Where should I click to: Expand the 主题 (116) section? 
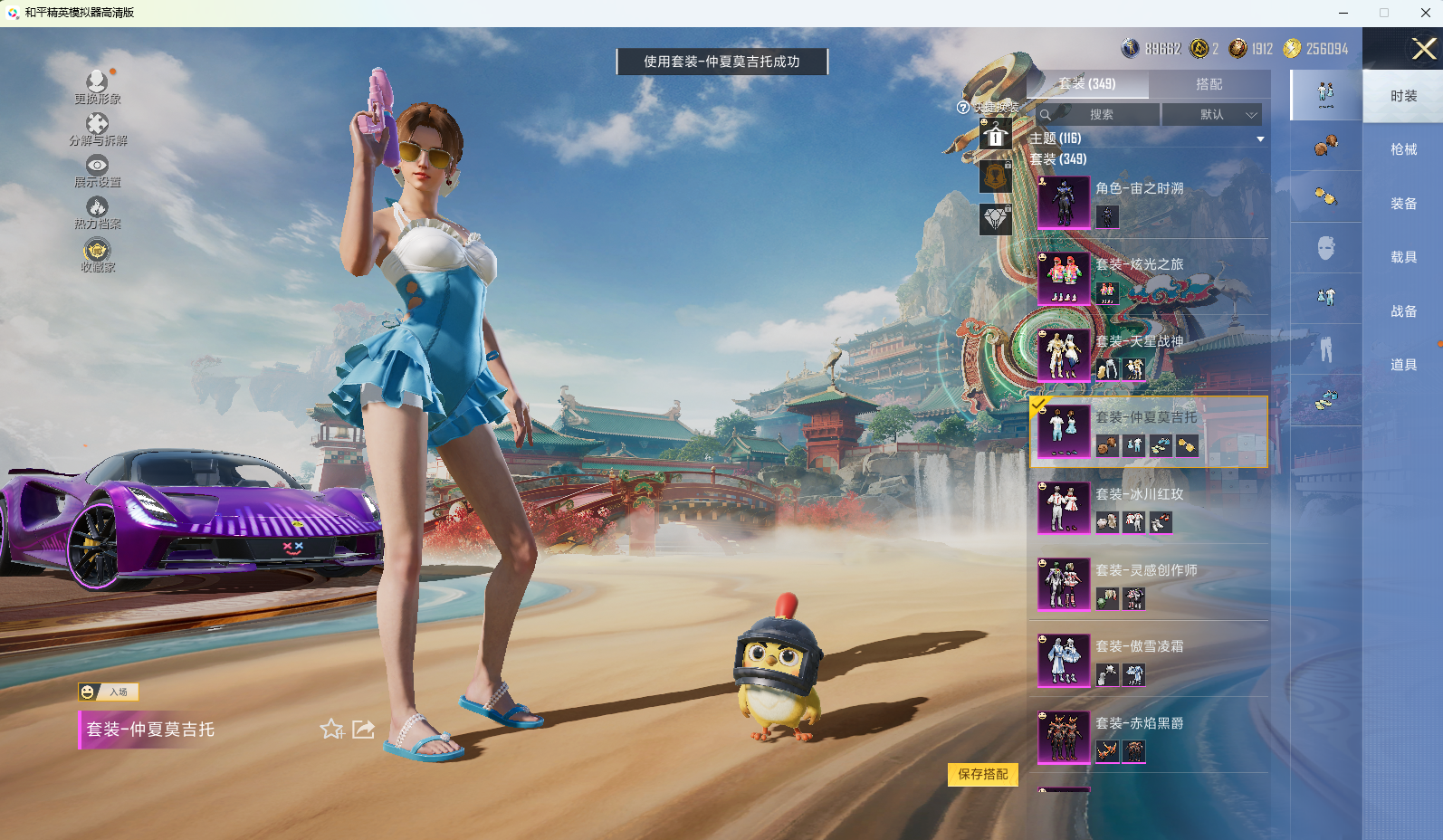click(x=1259, y=139)
